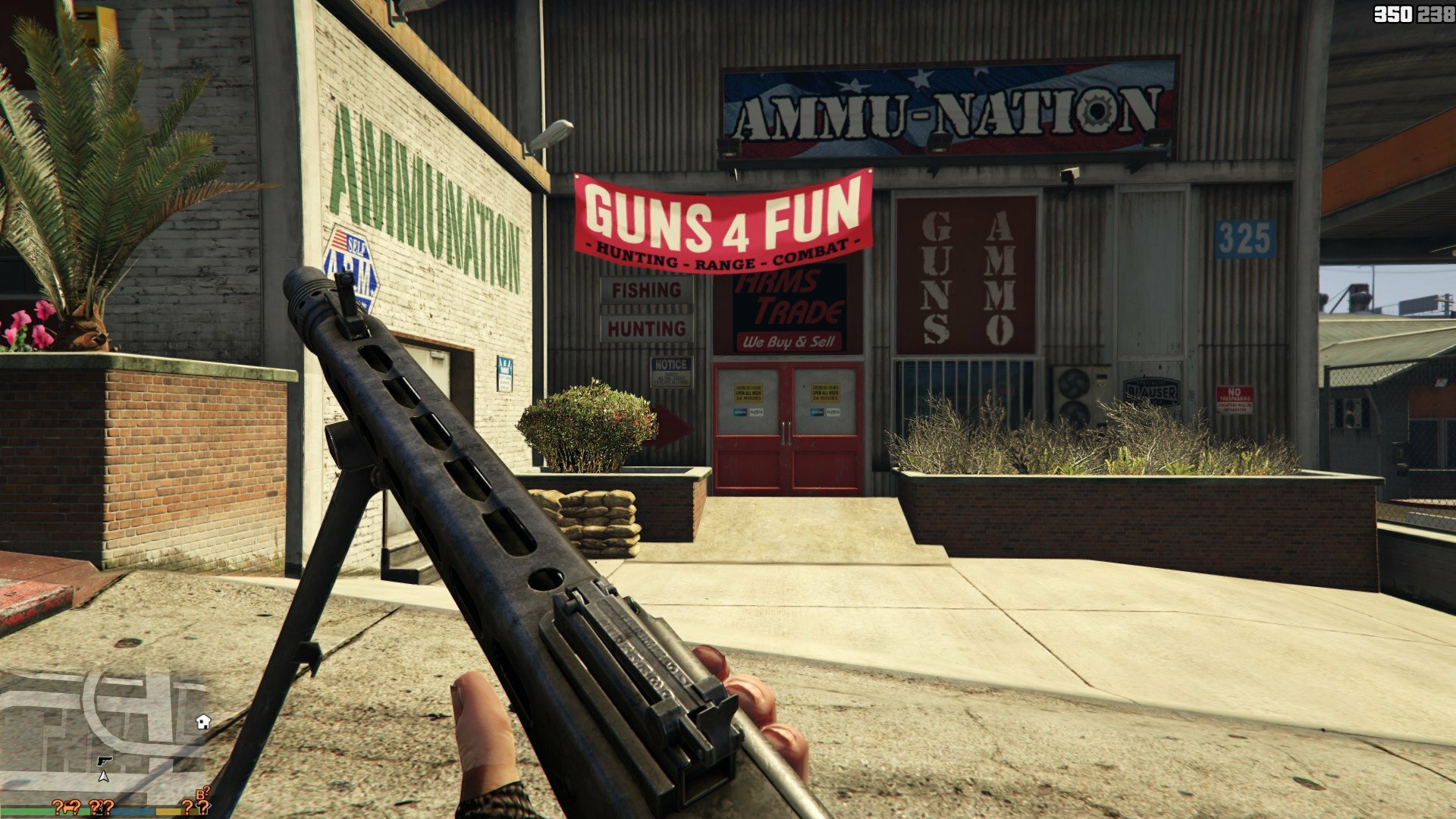Screen dimensions: 1456x819
Task: Select the pistol gun-shop blip on the minimap
Action: (105, 760)
